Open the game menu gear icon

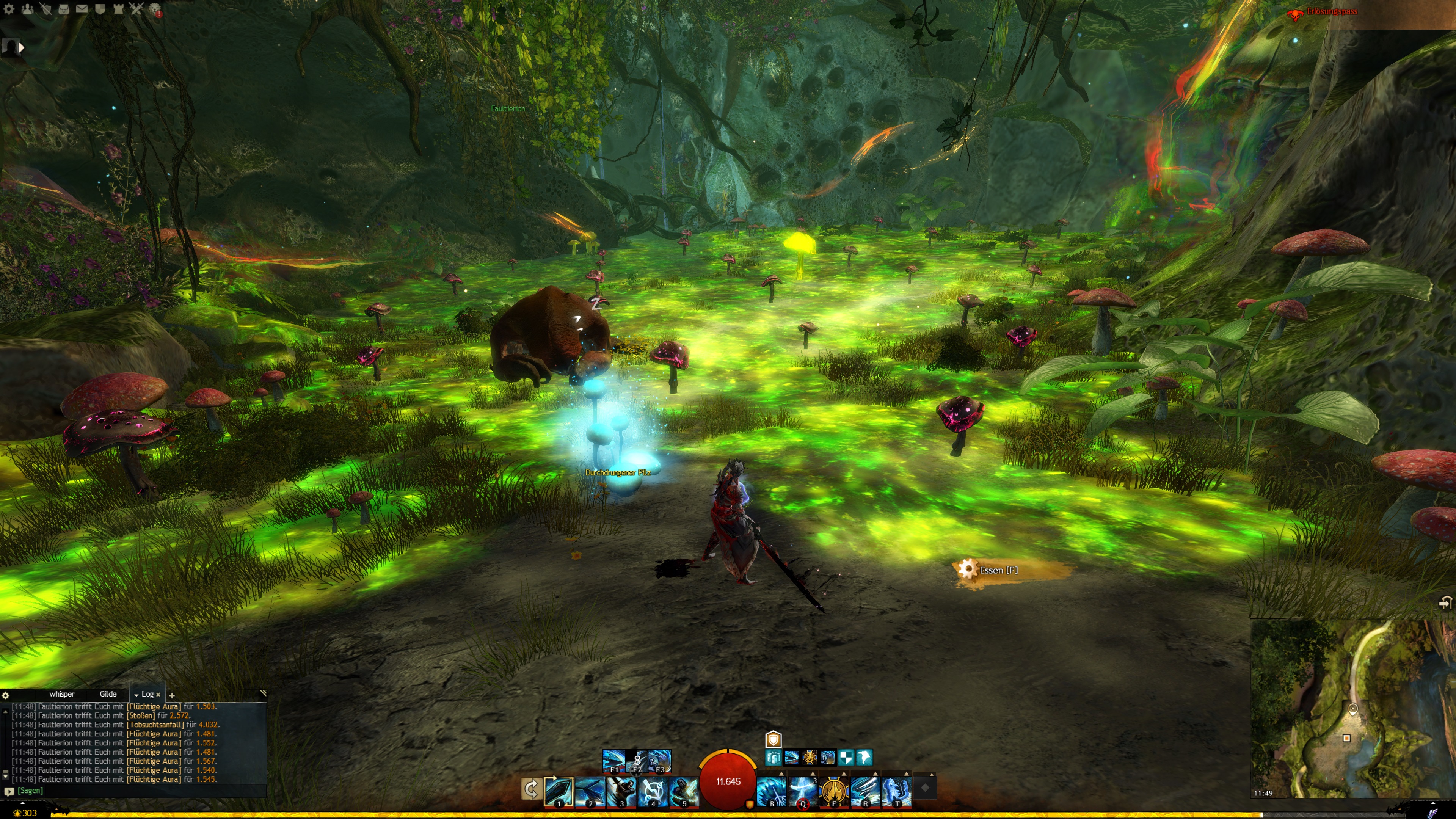(x=9, y=8)
